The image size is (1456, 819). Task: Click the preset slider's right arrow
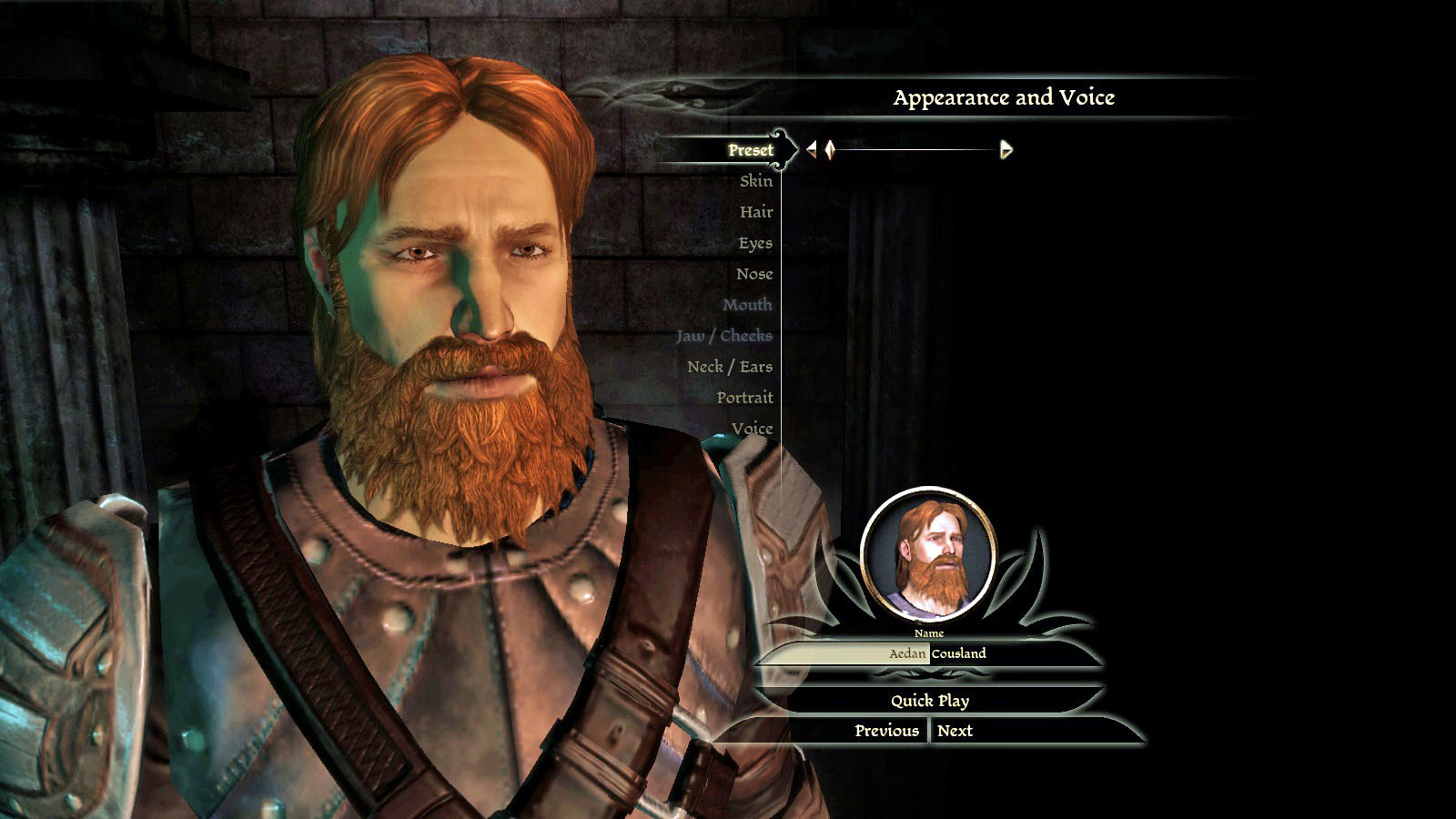pyautogui.click(x=1006, y=149)
